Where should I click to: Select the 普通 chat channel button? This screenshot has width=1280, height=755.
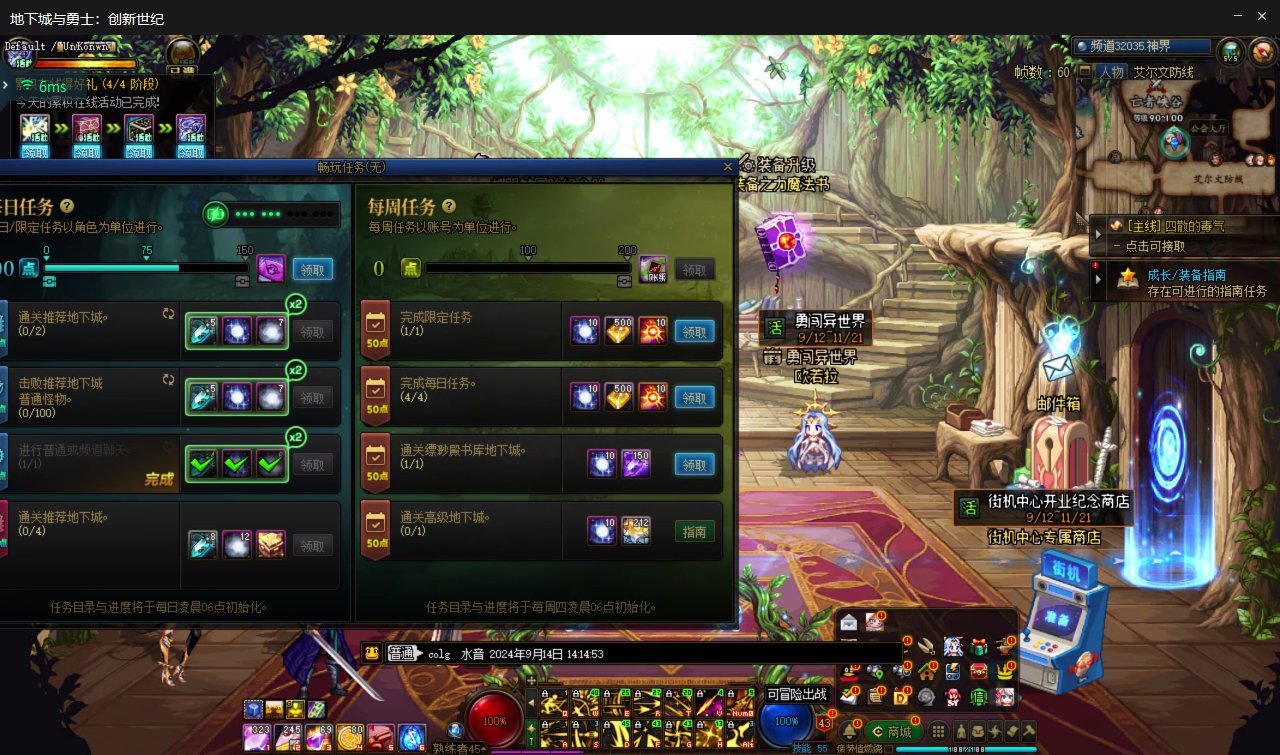tap(401, 653)
